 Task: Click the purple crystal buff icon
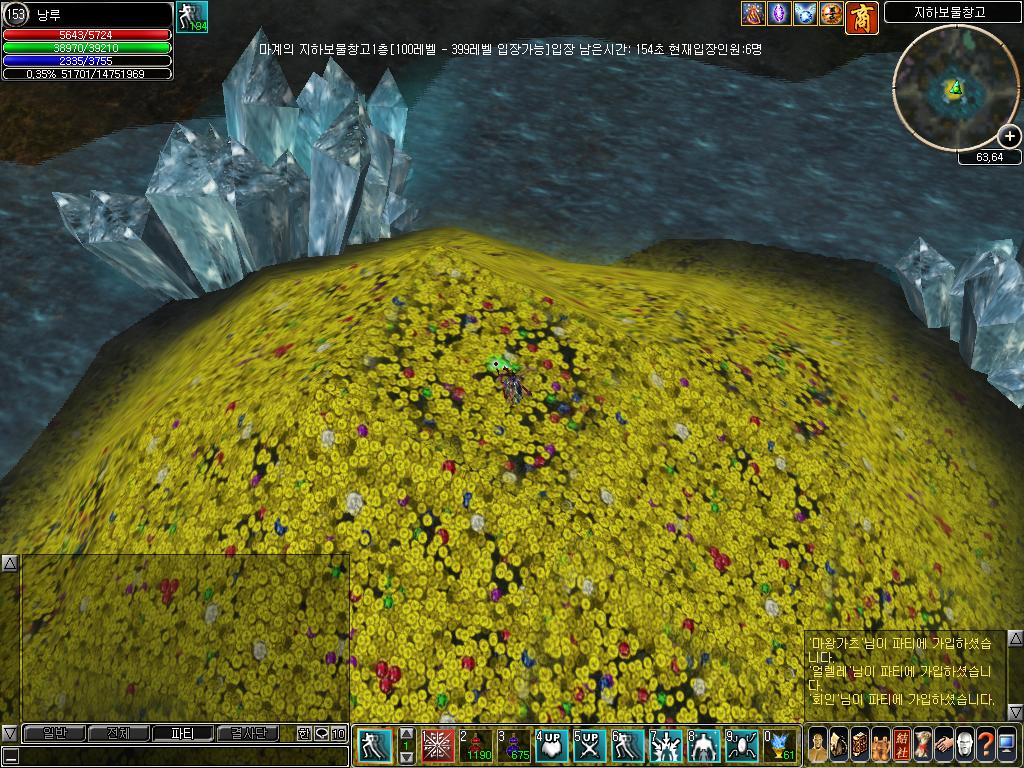(779, 14)
